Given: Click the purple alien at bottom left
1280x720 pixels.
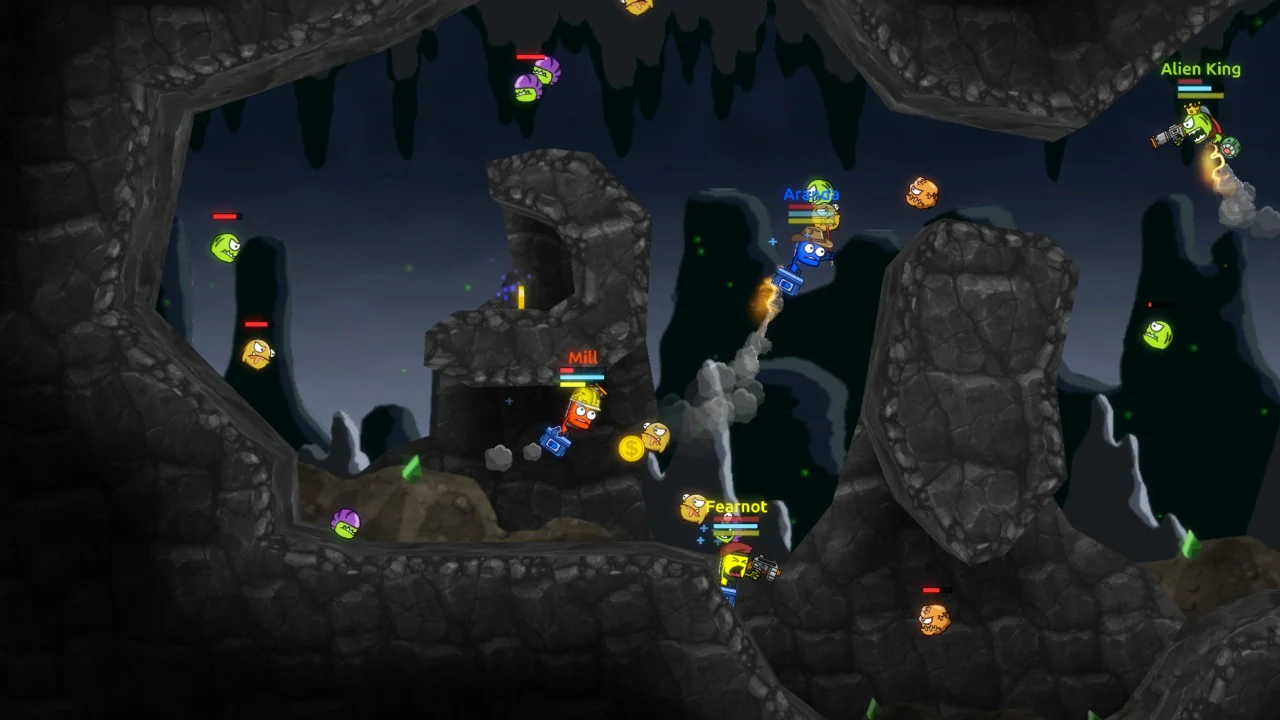Looking at the screenshot, I should (345, 523).
